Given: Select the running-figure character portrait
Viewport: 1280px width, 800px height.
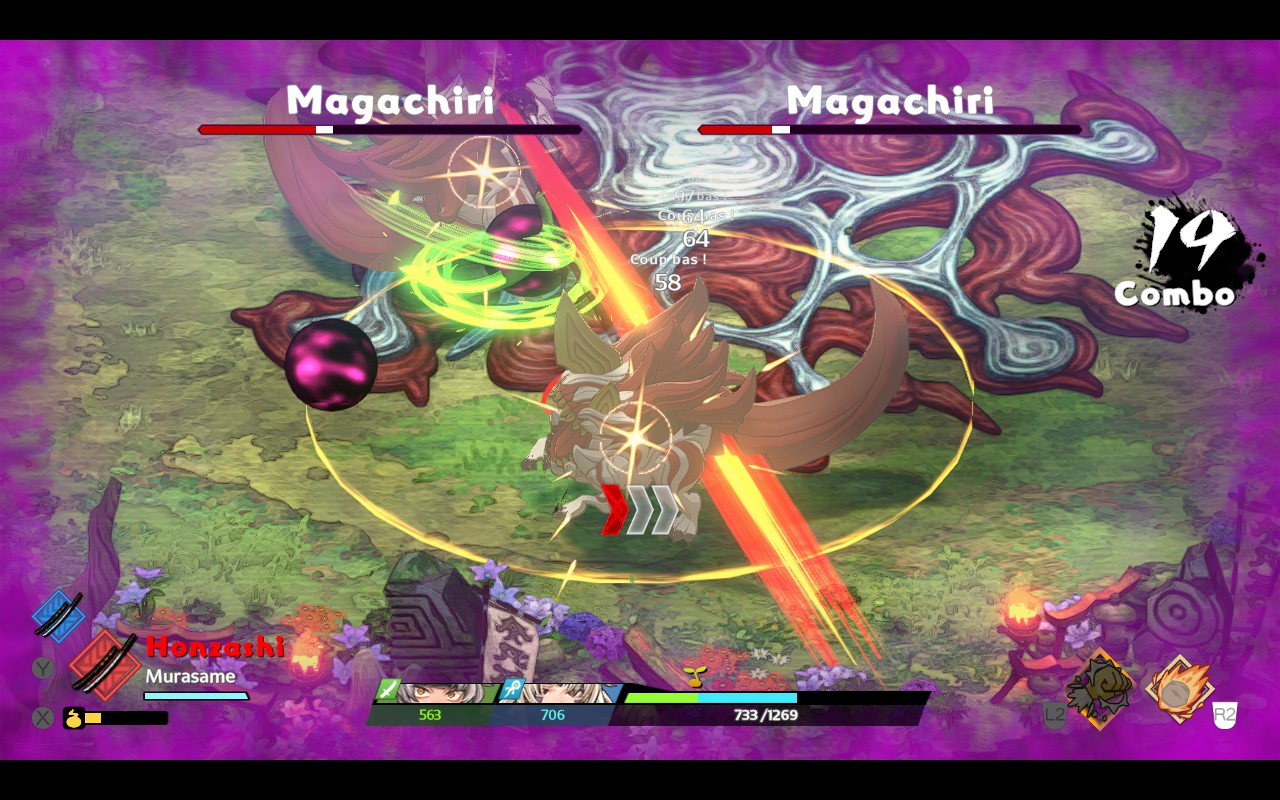Looking at the screenshot, I should coord(560,693).
